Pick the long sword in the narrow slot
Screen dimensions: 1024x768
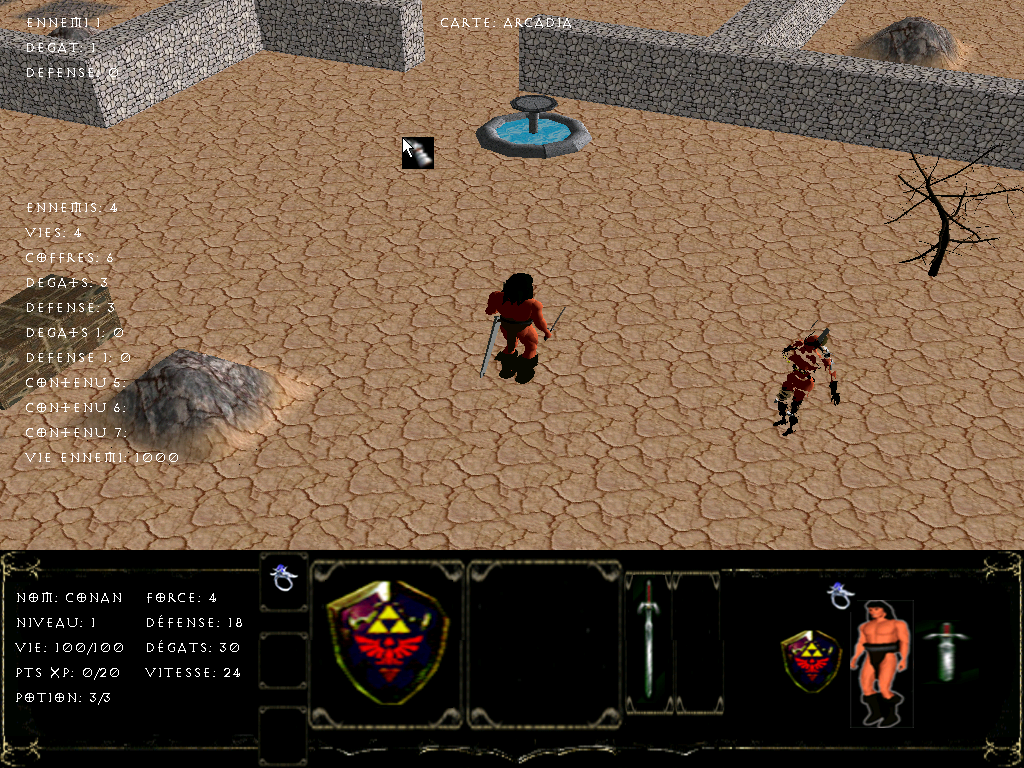pyautogui.click(x=648, y=639)
